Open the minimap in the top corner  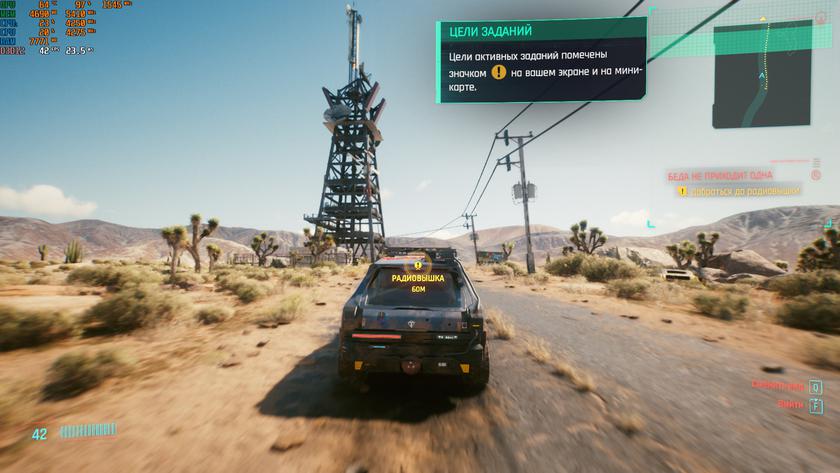tap(761, 73)
